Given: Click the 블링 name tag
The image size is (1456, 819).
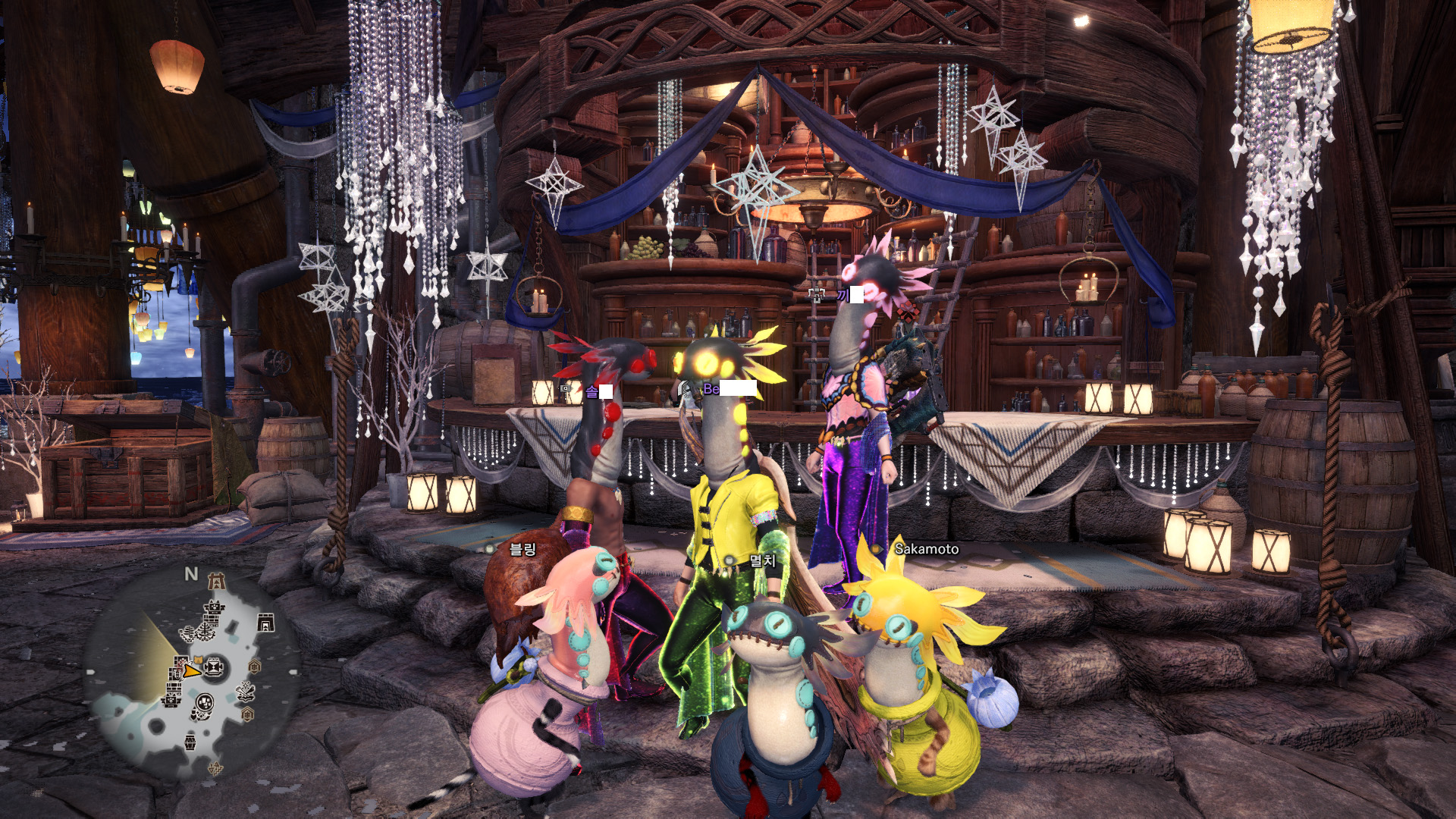Looking at the screenshot, I should (x=522, y=549).
